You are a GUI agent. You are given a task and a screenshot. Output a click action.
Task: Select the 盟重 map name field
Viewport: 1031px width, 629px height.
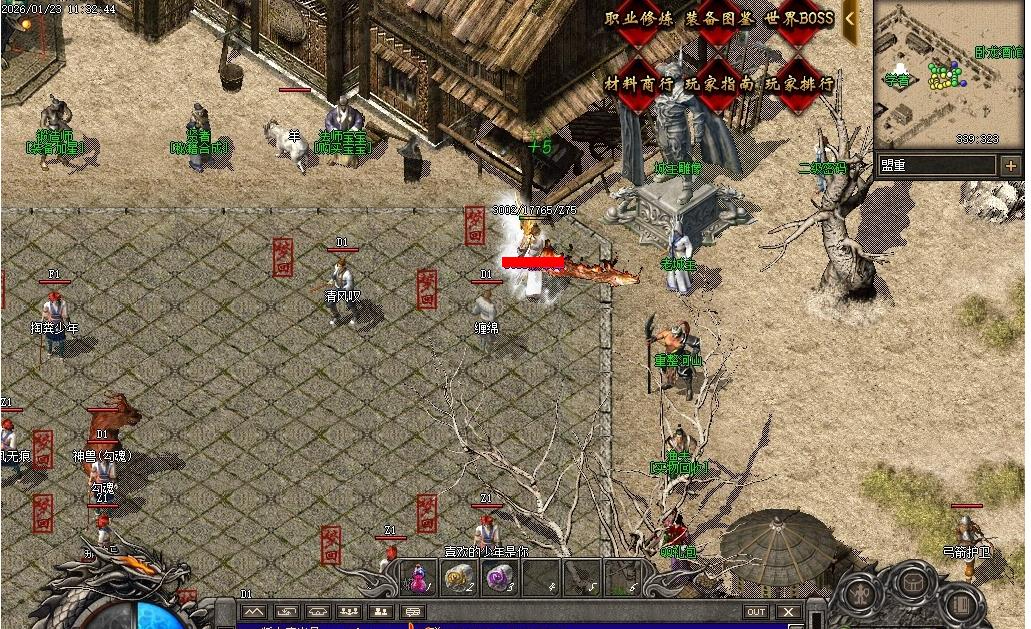(937, 165)
